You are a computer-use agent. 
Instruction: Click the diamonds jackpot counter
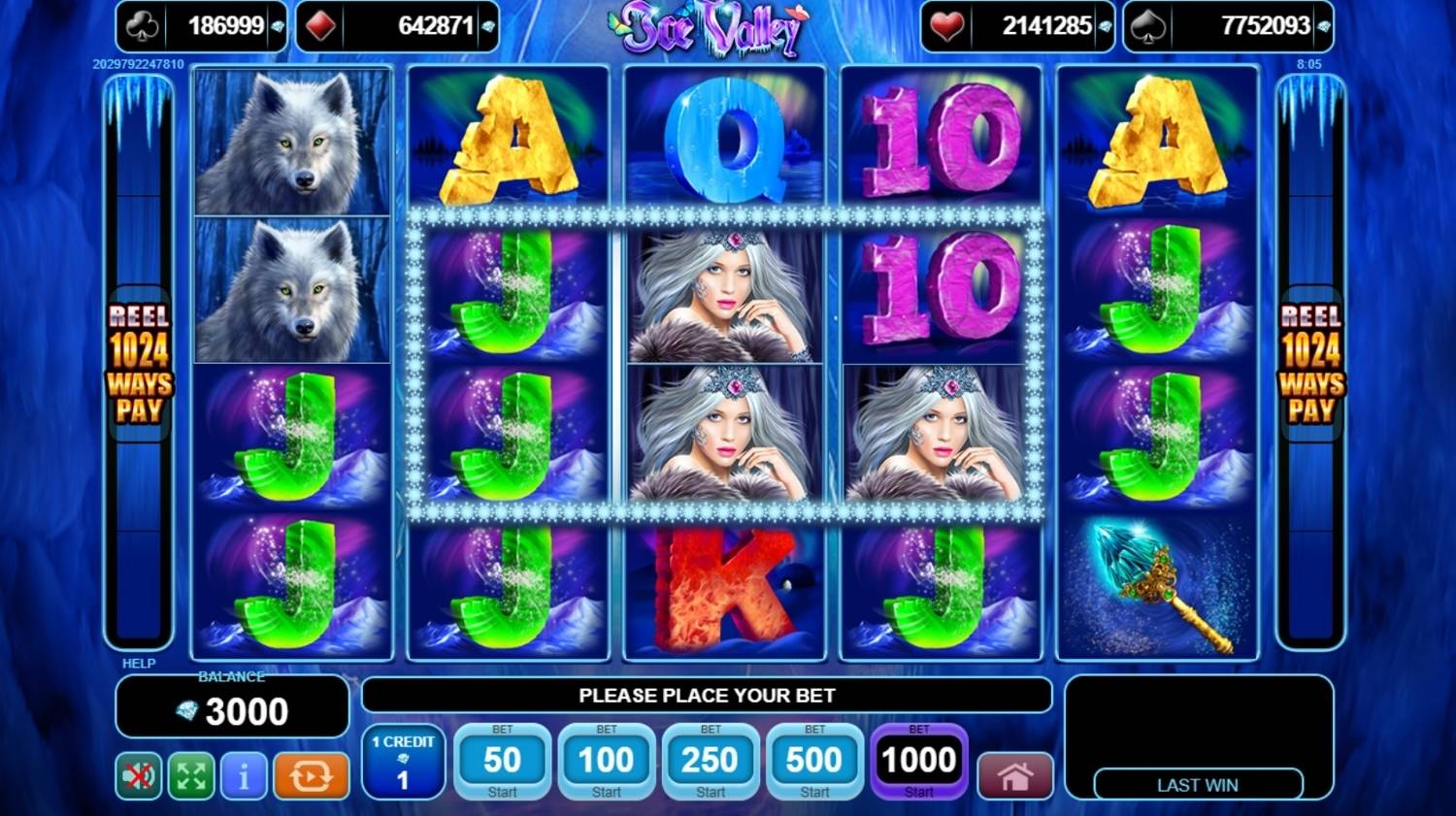(396, 26)
